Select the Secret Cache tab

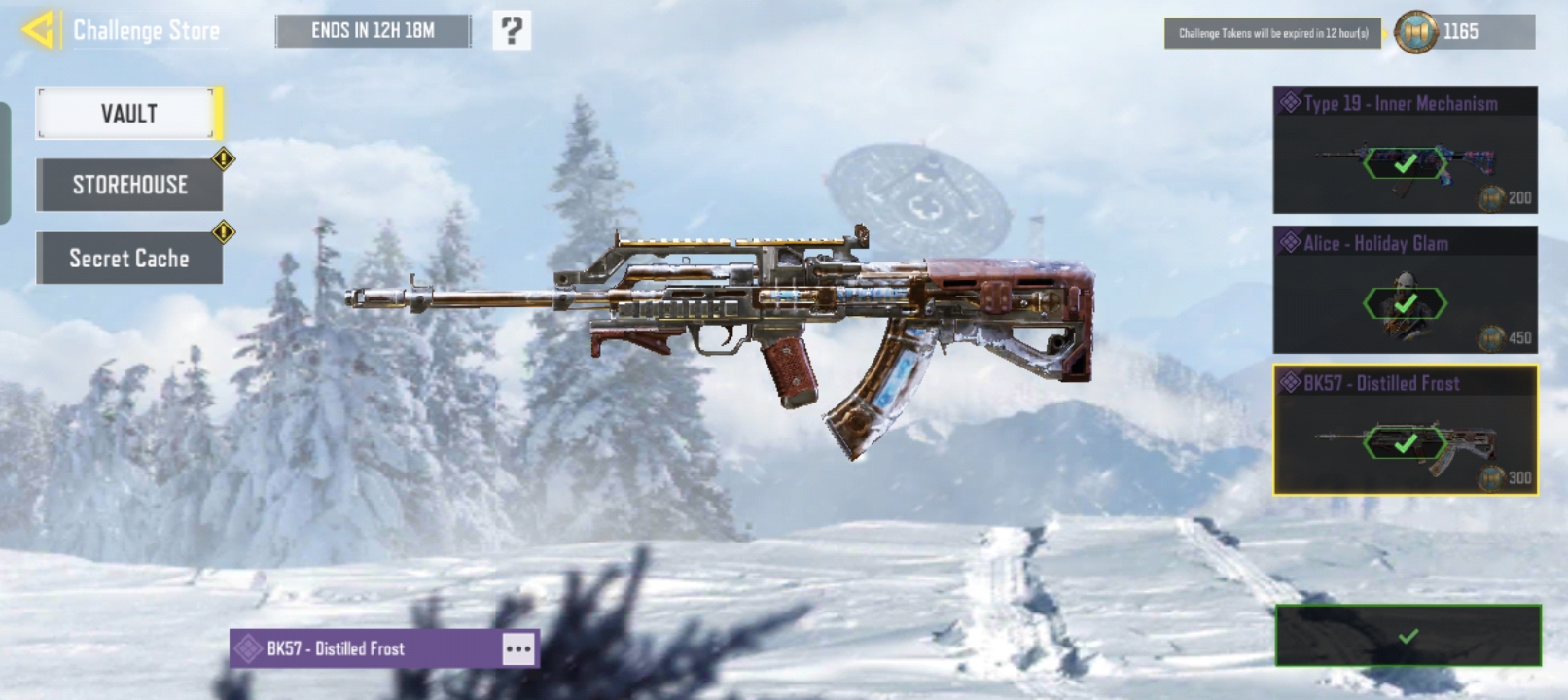[129, 259]
